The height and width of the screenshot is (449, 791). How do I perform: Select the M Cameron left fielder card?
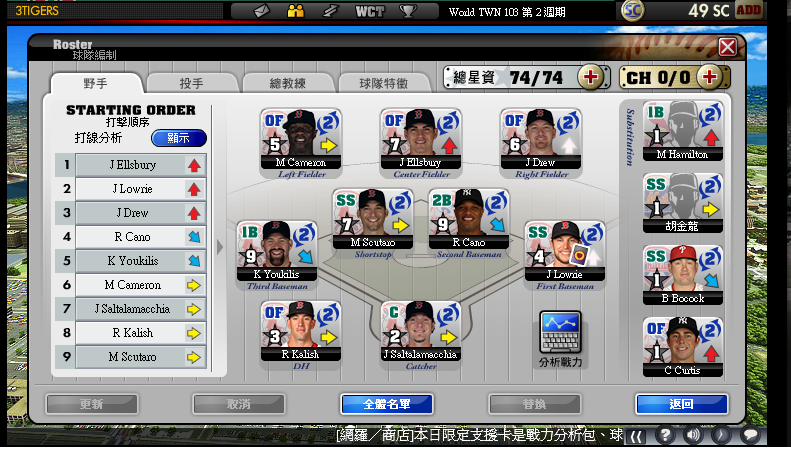click(x=301, y=138)
